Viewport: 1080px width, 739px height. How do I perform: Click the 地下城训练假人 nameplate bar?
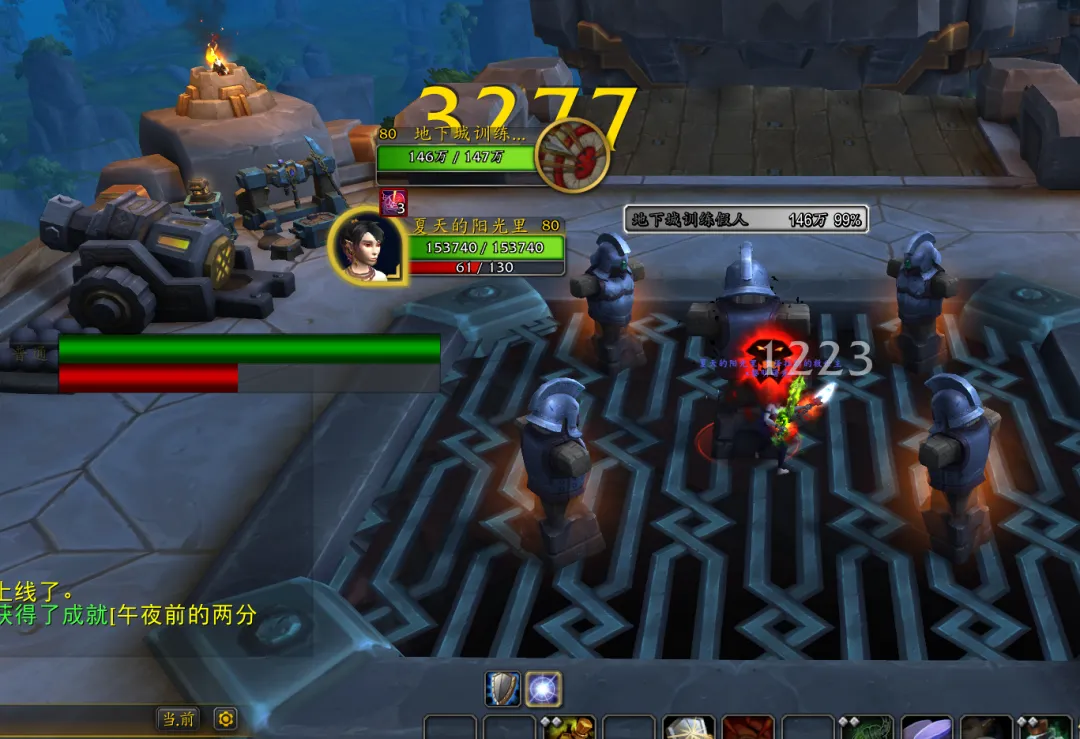tap(745, 219)
